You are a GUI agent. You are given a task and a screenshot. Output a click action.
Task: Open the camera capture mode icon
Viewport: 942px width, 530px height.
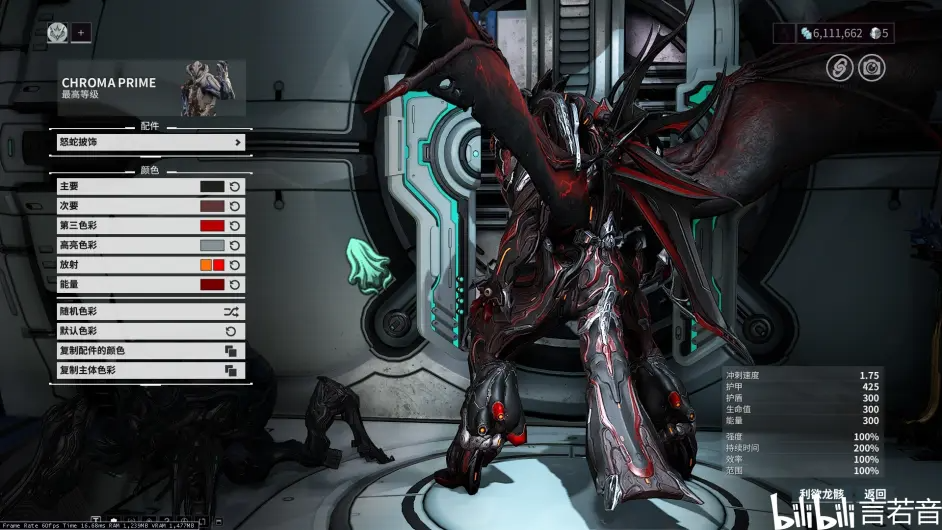tap(872, 67)
